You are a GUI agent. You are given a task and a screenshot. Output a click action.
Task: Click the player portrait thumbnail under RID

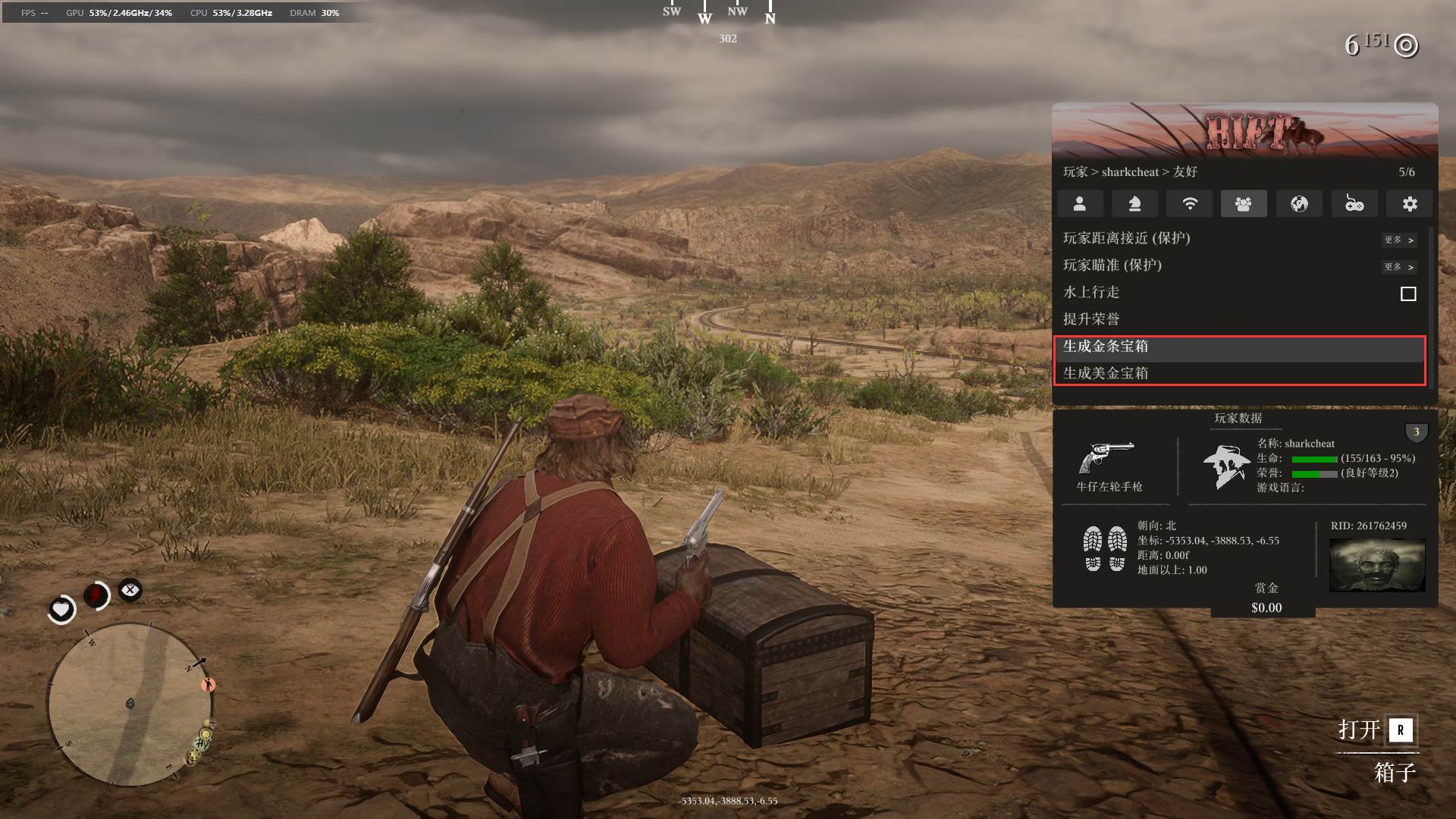click(1377, 565)
